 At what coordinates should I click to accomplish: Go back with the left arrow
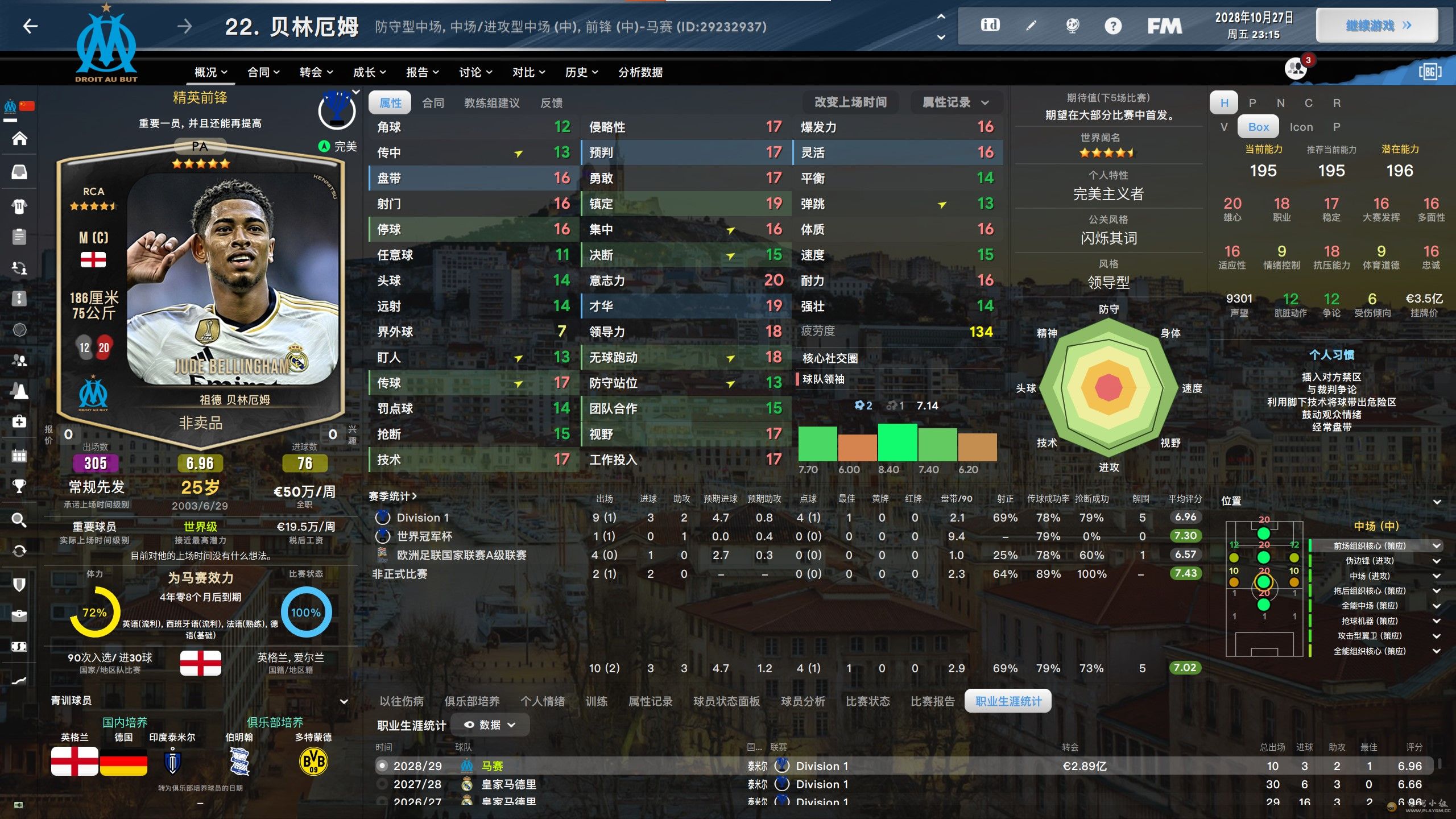click(x=30, y=26)
